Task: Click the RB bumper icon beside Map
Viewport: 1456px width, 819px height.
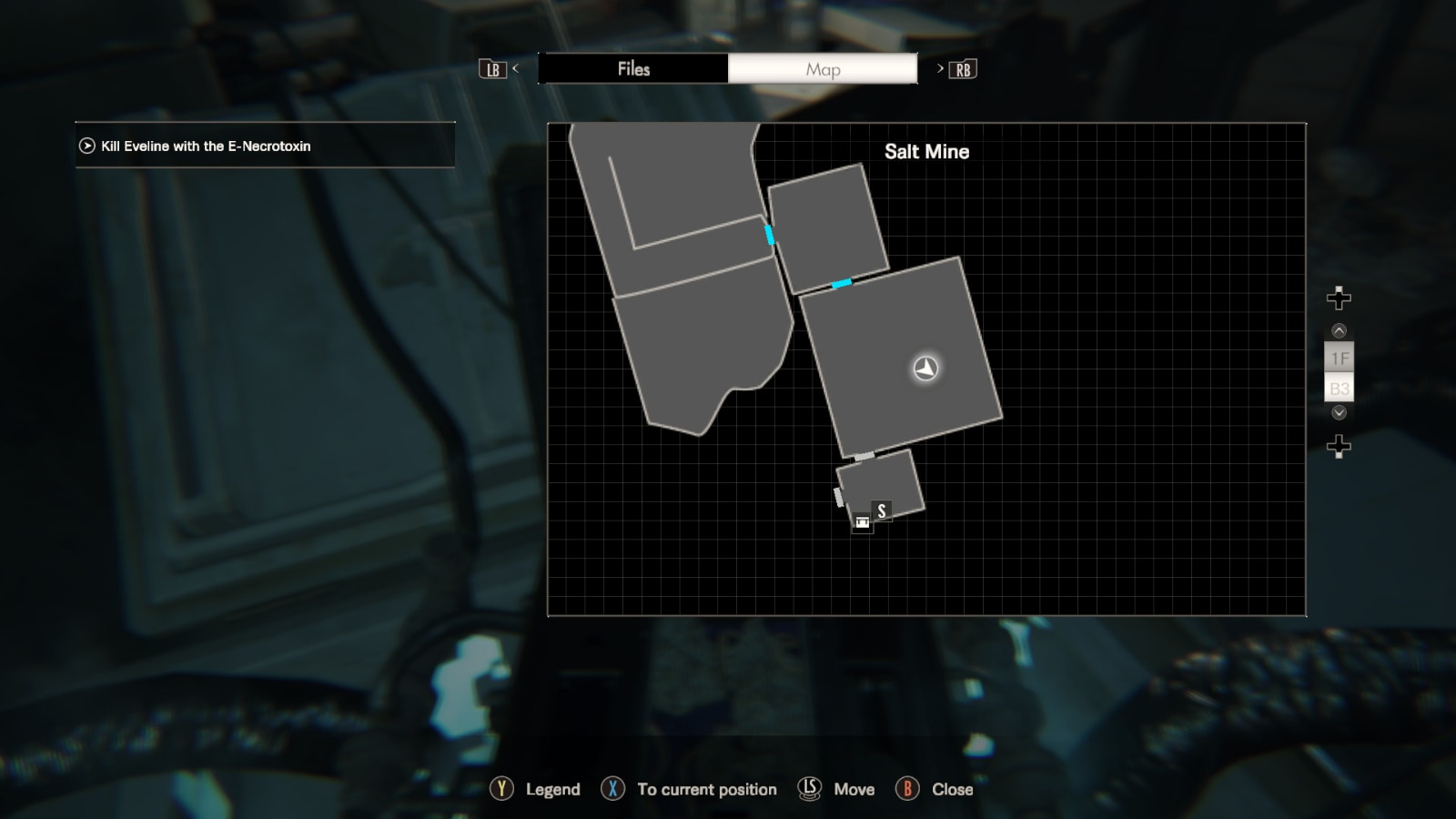Action: pyautogui.click(x=964, y=68)
